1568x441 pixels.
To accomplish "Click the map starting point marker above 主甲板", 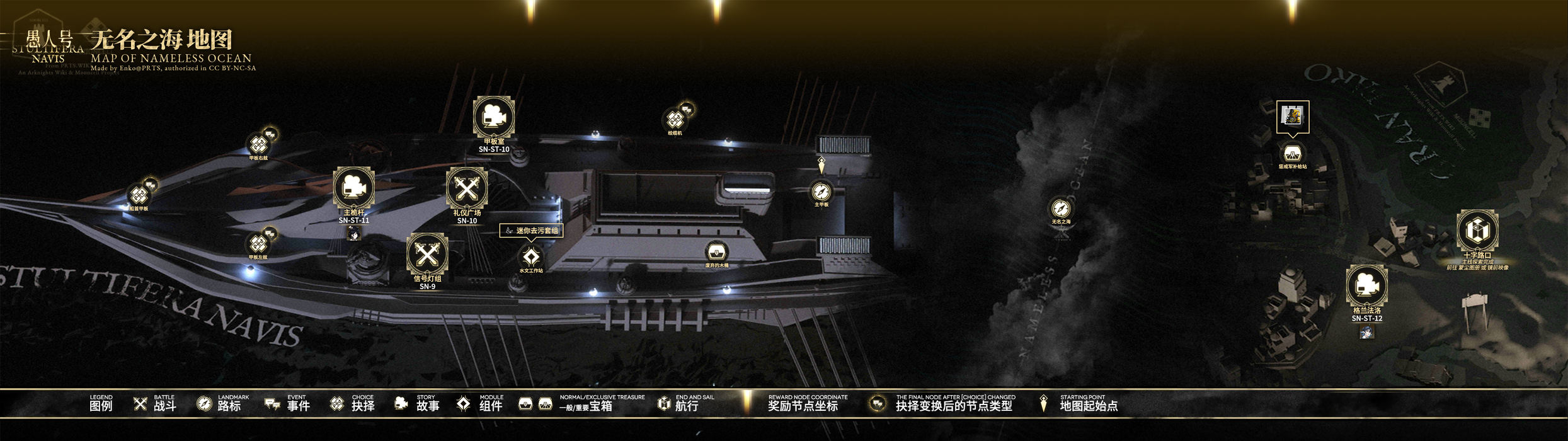I will point(821,165).
